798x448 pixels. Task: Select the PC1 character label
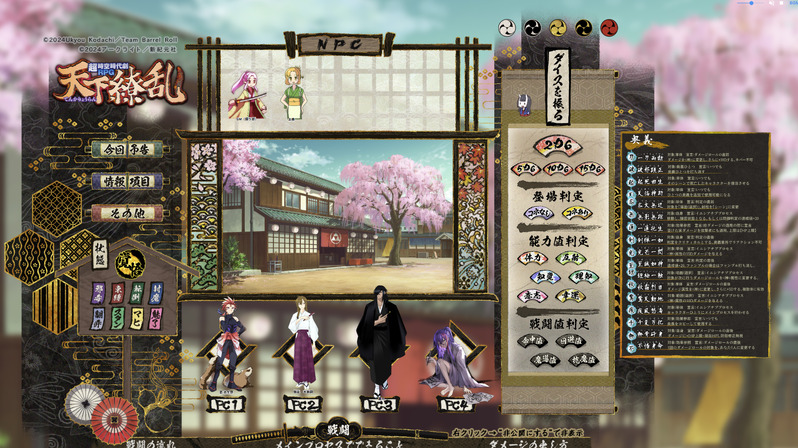point(226,405)
